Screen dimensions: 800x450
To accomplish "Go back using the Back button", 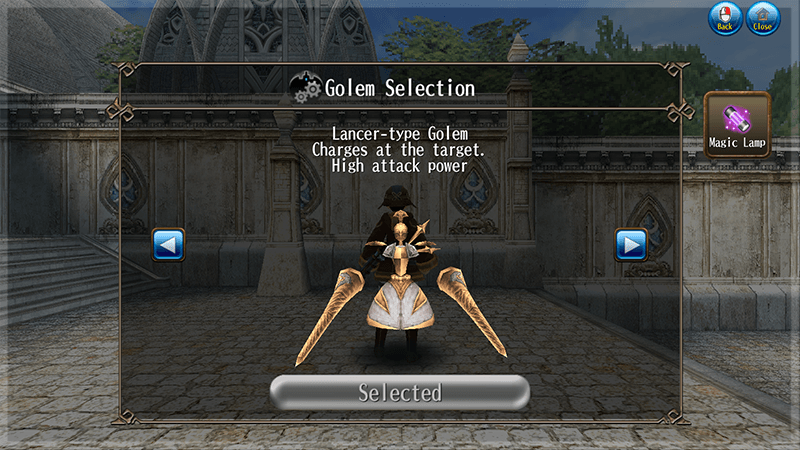I will [724, 19].
